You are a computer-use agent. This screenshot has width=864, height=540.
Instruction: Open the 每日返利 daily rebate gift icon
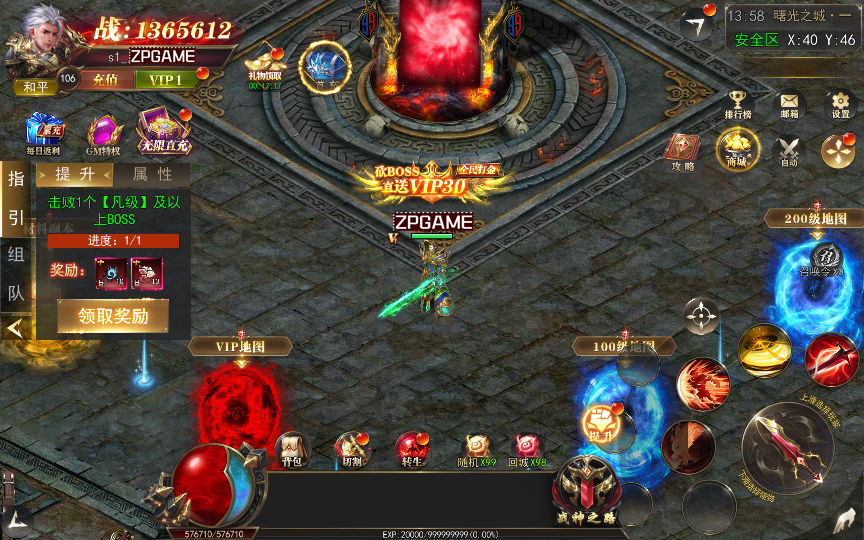tap(44, 131)
